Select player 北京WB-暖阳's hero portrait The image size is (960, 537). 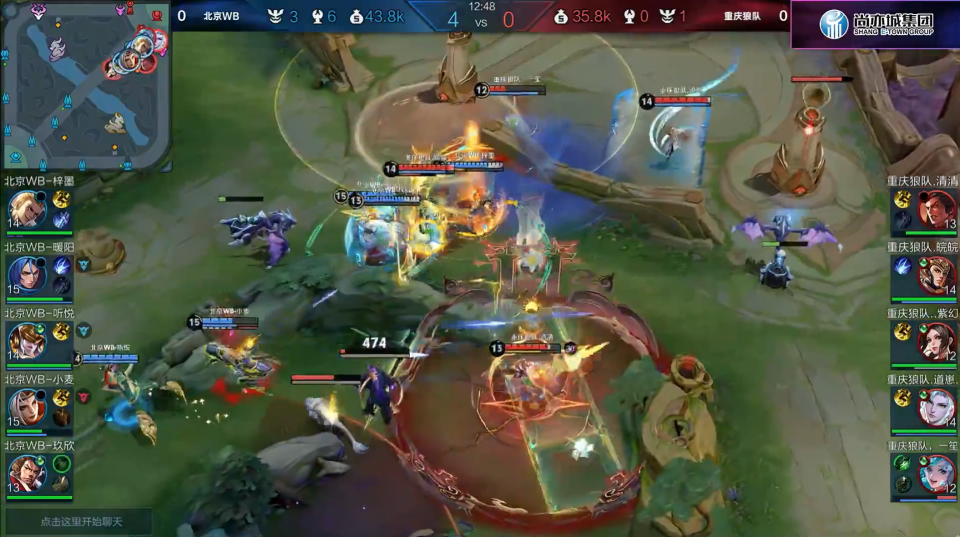(26, 275)
